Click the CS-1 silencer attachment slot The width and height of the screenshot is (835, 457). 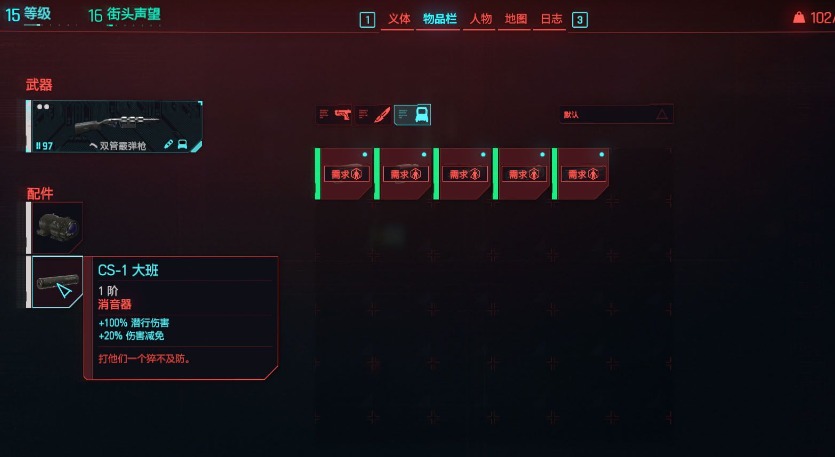[x=57, y=282]
